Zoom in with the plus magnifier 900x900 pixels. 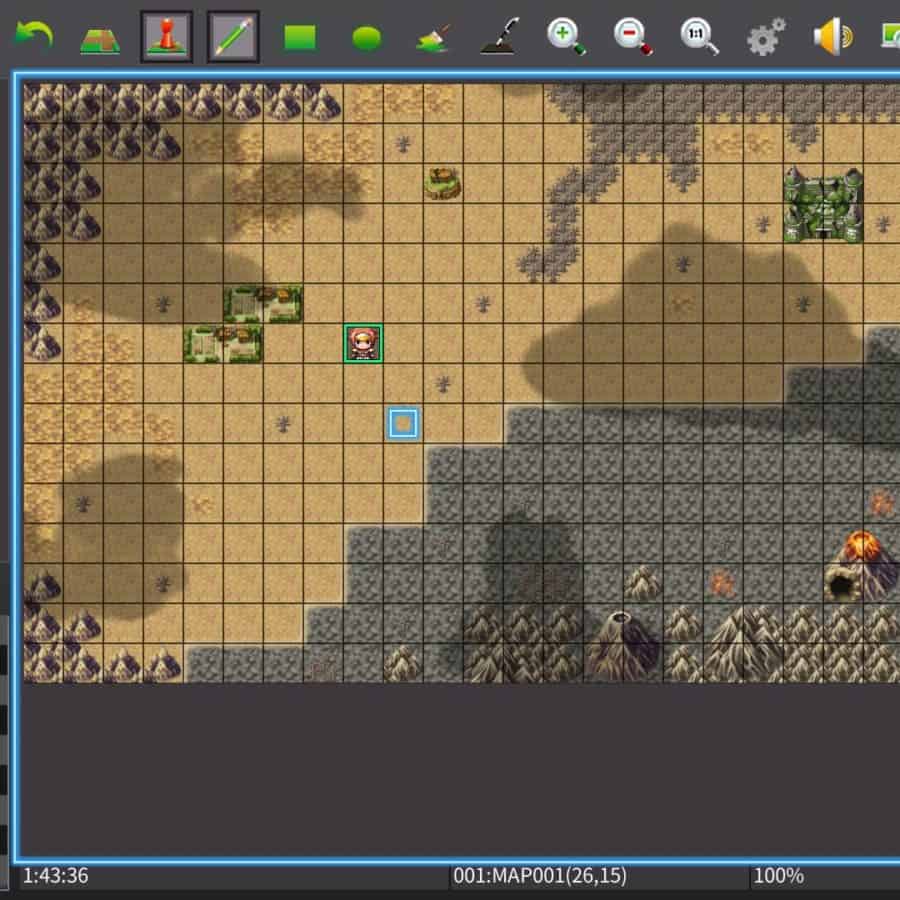(x=565, y=37)
